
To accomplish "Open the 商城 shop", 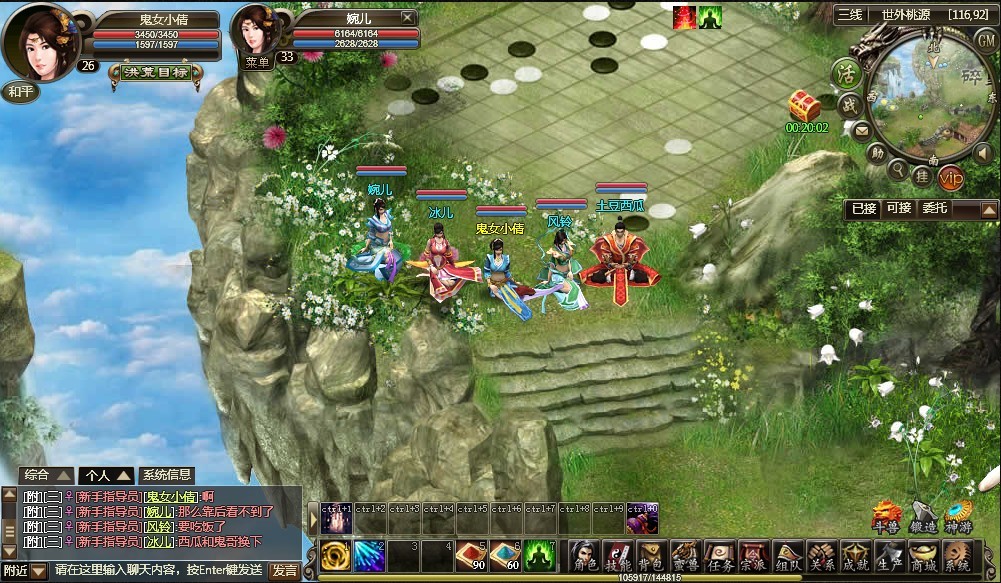I will coord(923,557).
